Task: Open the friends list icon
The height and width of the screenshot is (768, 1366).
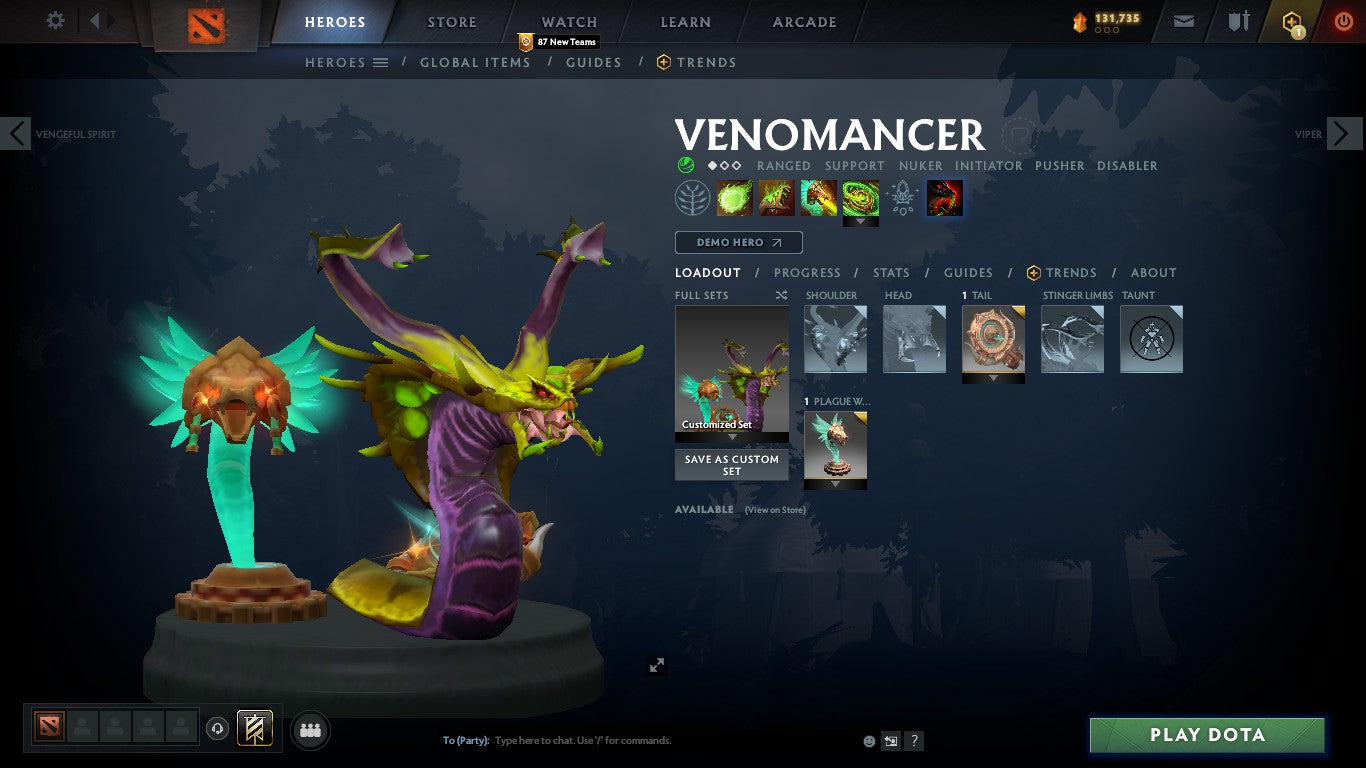Action: (310, 730)
